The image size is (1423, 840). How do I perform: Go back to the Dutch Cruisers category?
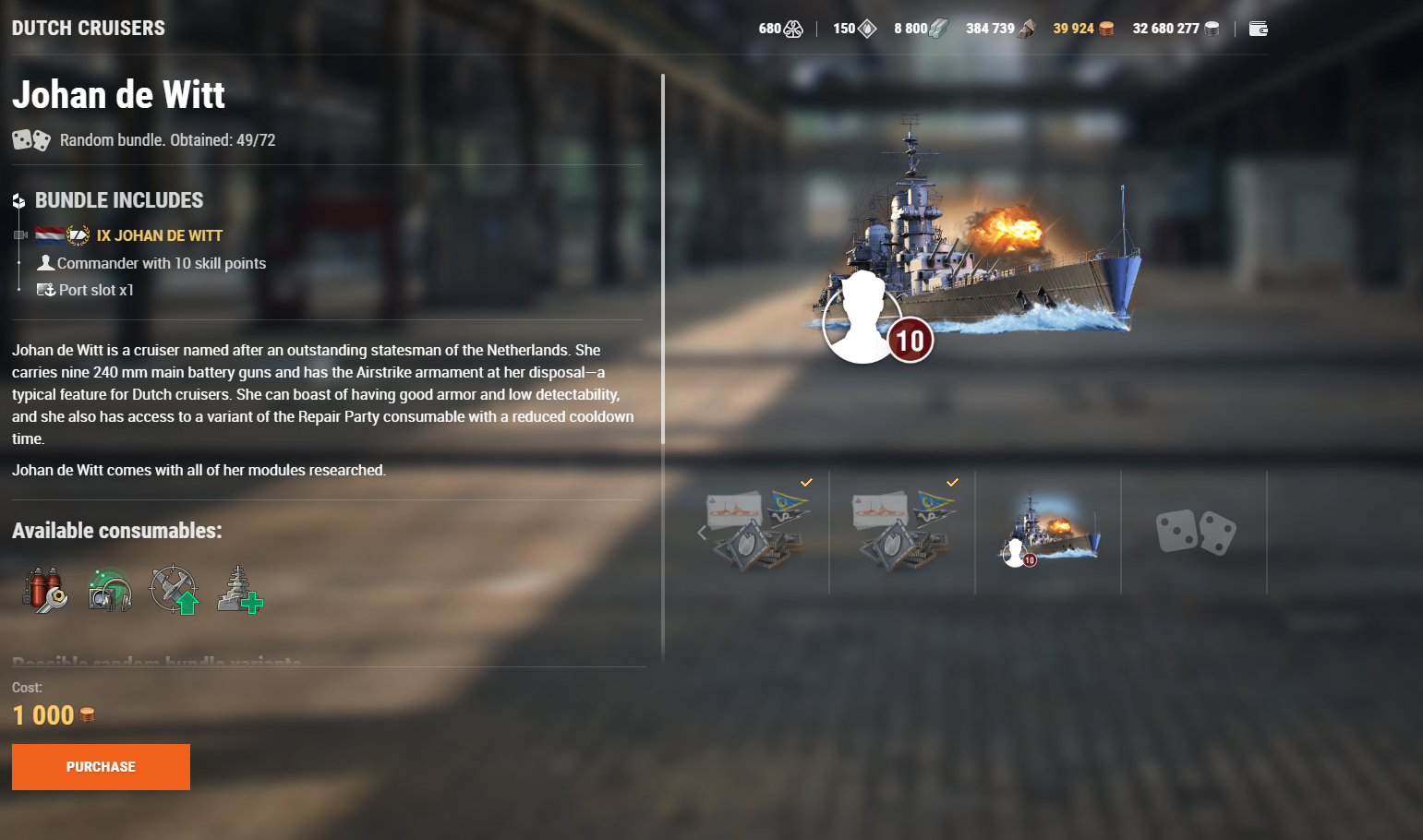(89, 29)
